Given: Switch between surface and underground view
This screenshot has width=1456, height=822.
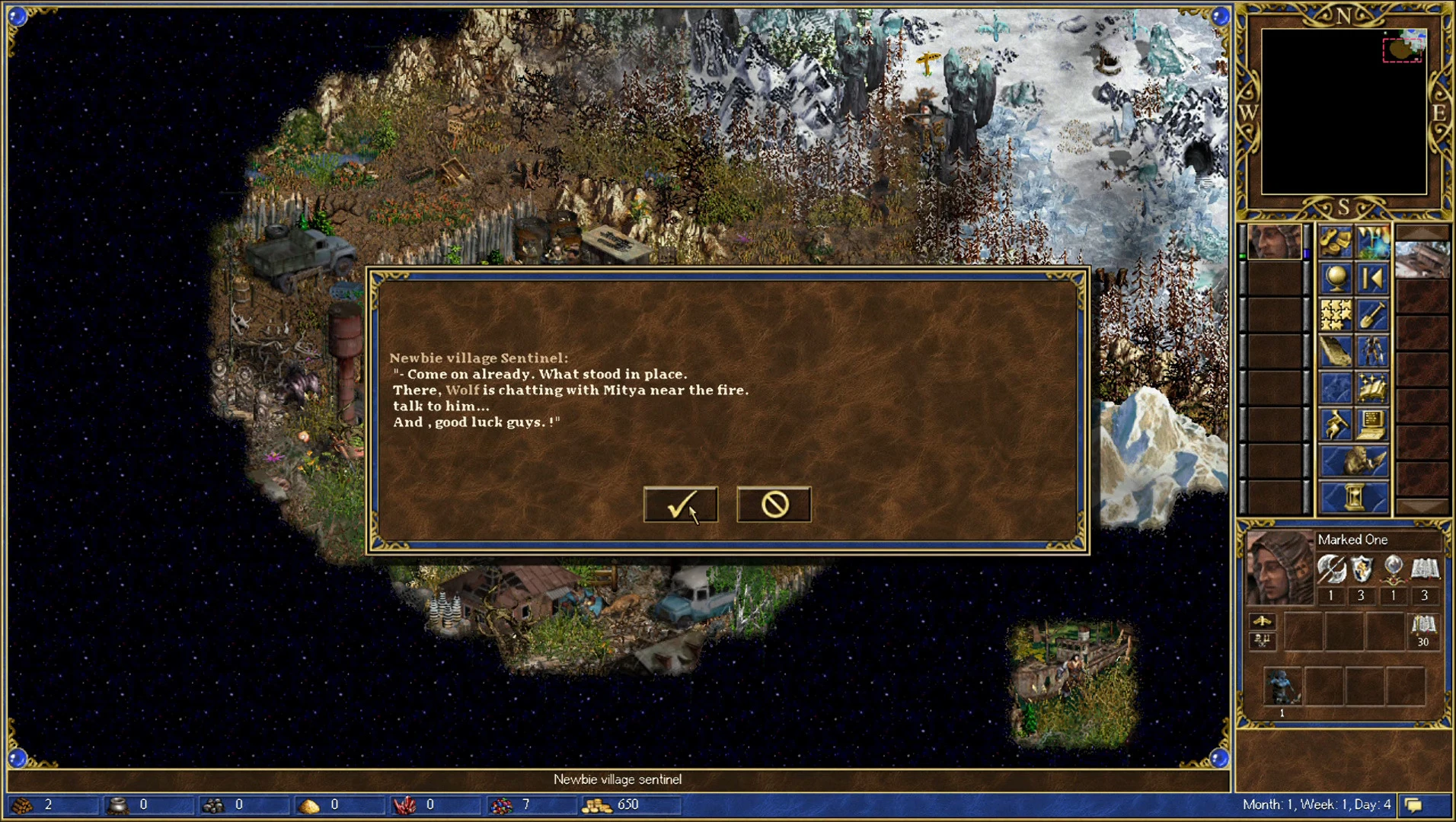Looking at the screenshot, I should pos(1372,241).
